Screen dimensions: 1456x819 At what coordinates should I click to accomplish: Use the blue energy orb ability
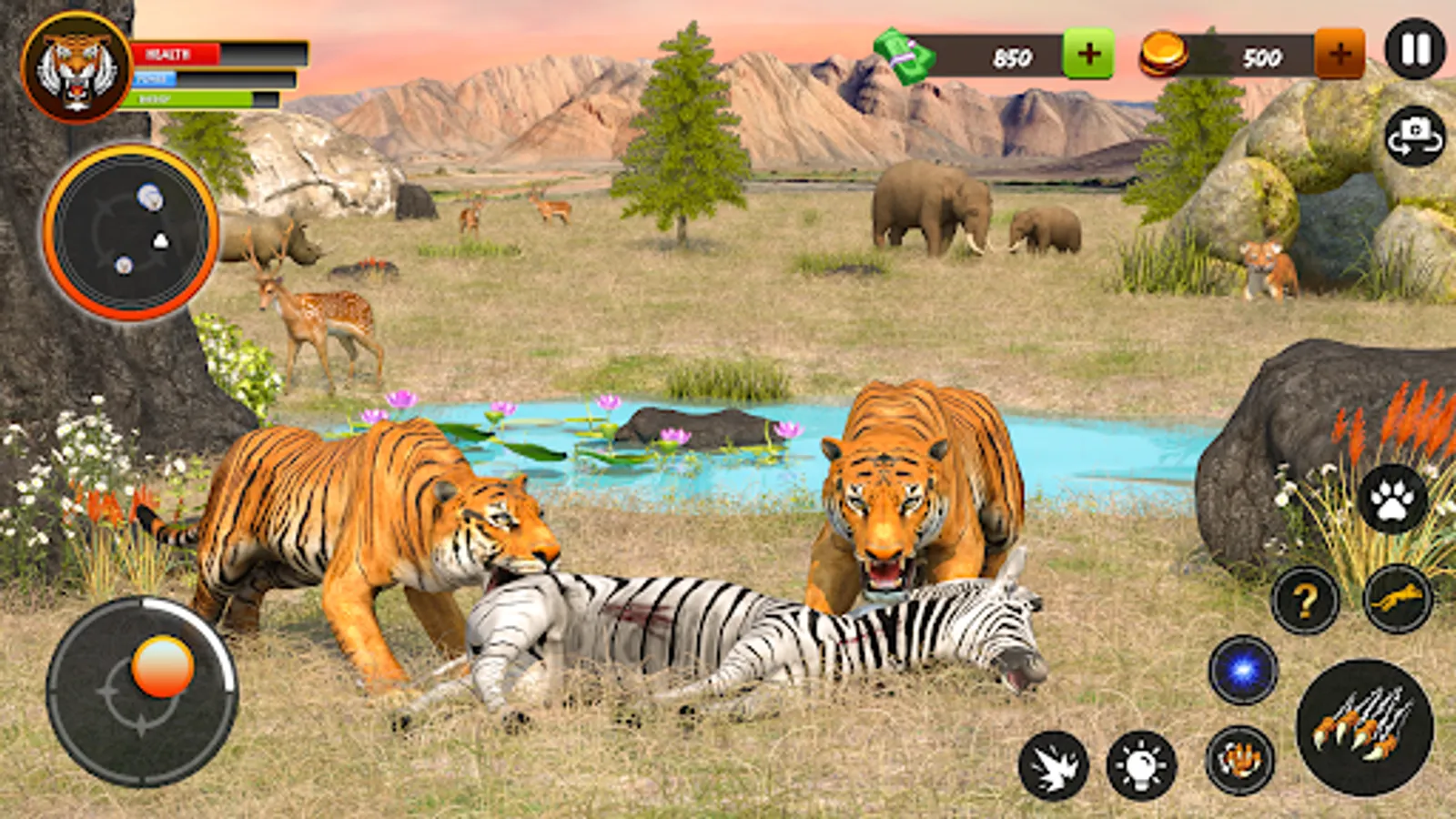[1243, 670]
